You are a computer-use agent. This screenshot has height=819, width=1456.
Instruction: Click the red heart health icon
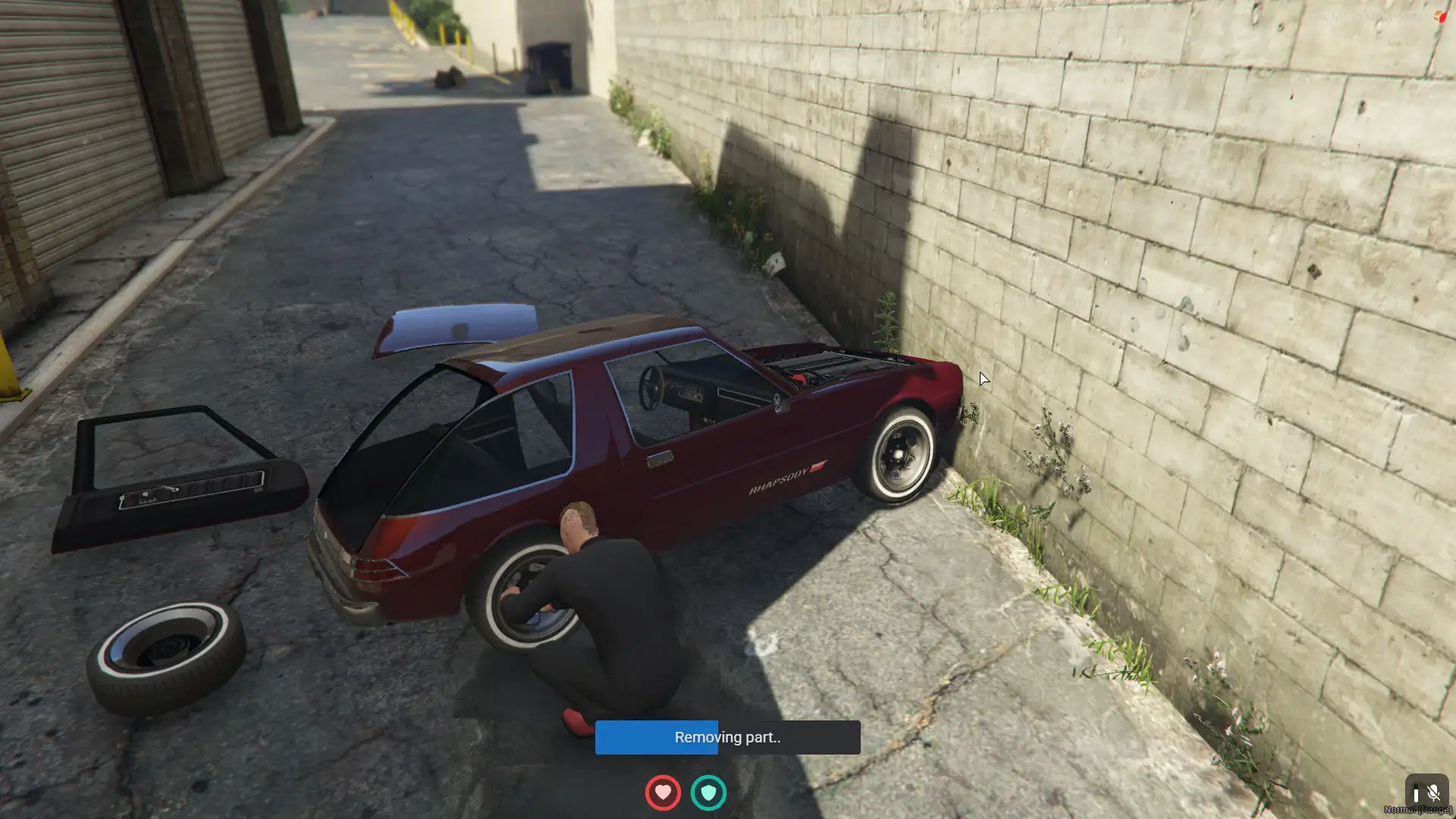(663, 792)
